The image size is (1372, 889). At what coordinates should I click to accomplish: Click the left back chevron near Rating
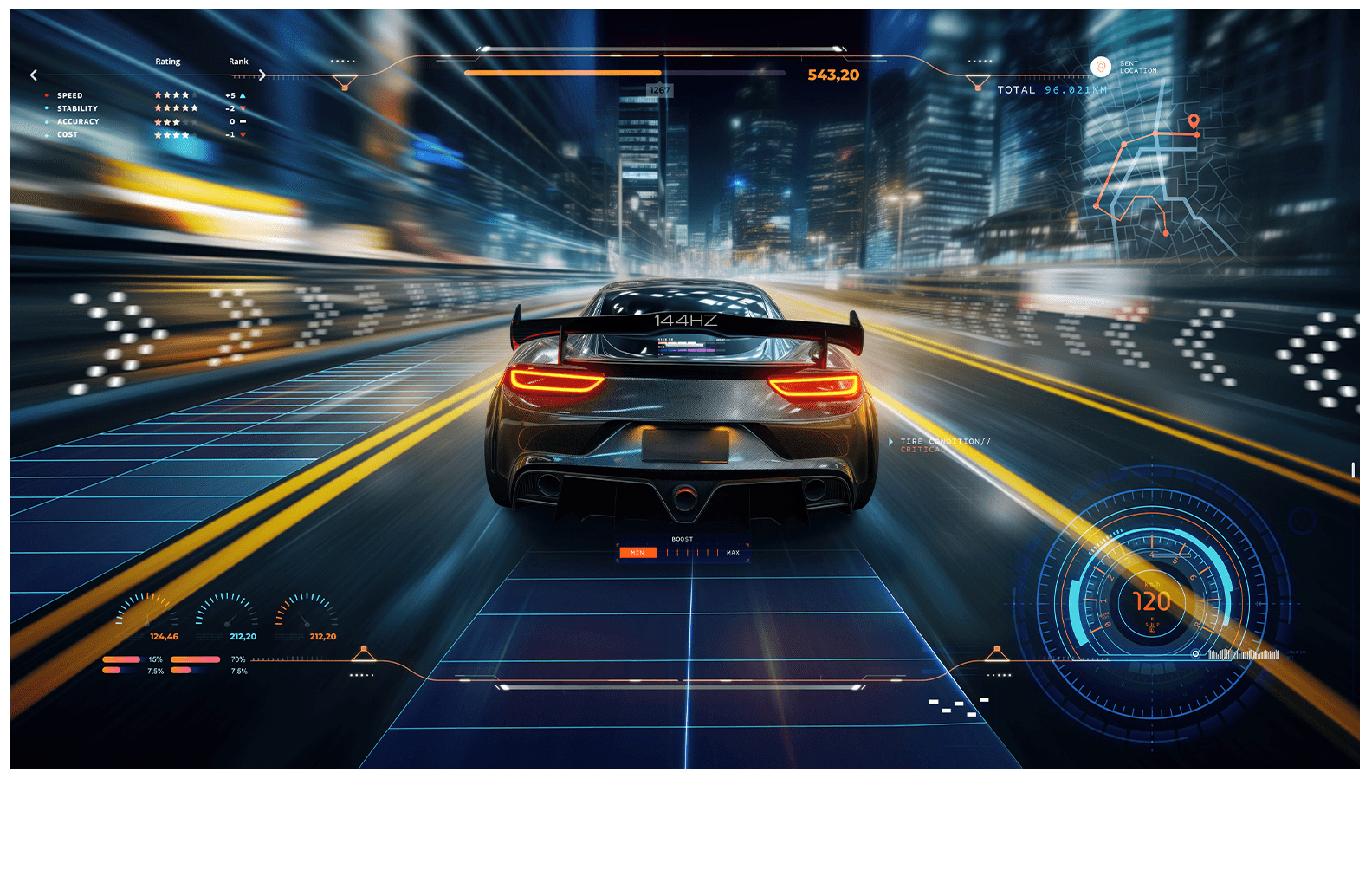point(33,75)
